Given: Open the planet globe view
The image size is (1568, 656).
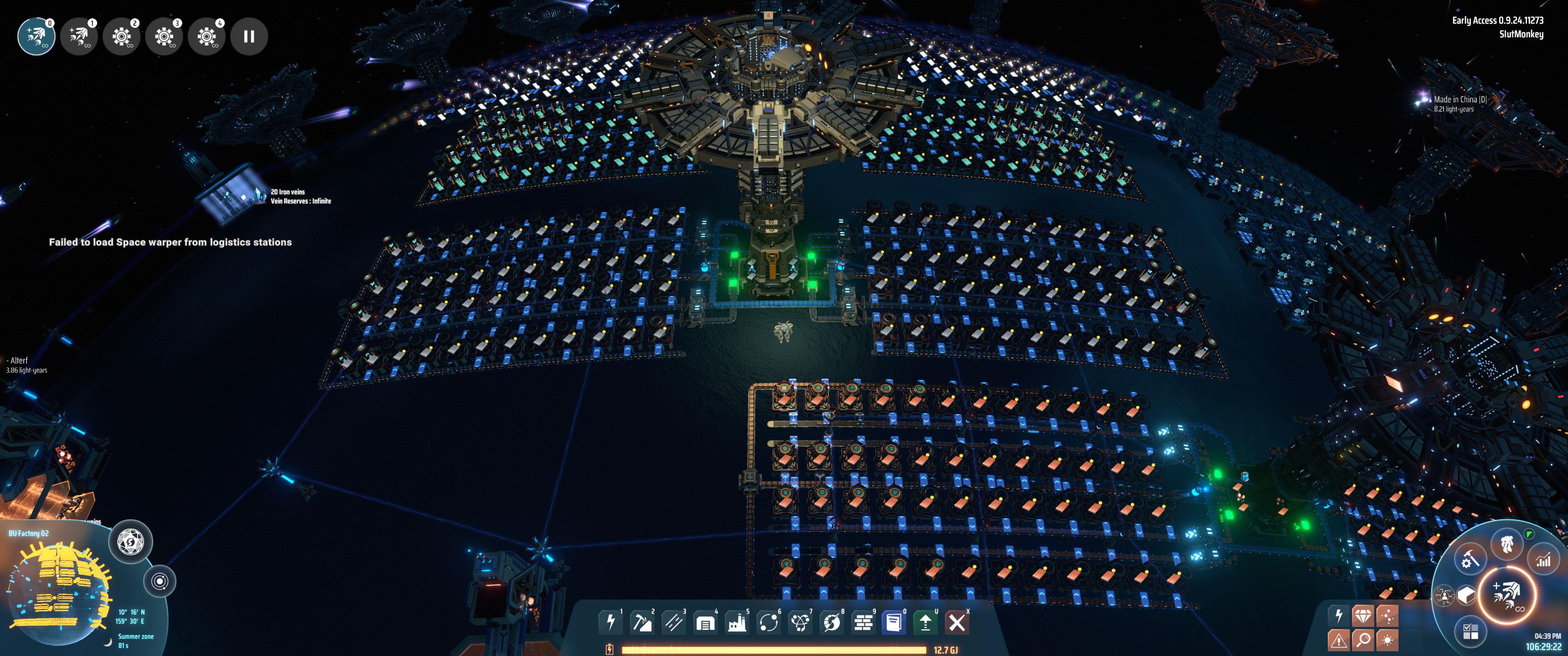Looking at the screenshot, I should click(130, 541).
